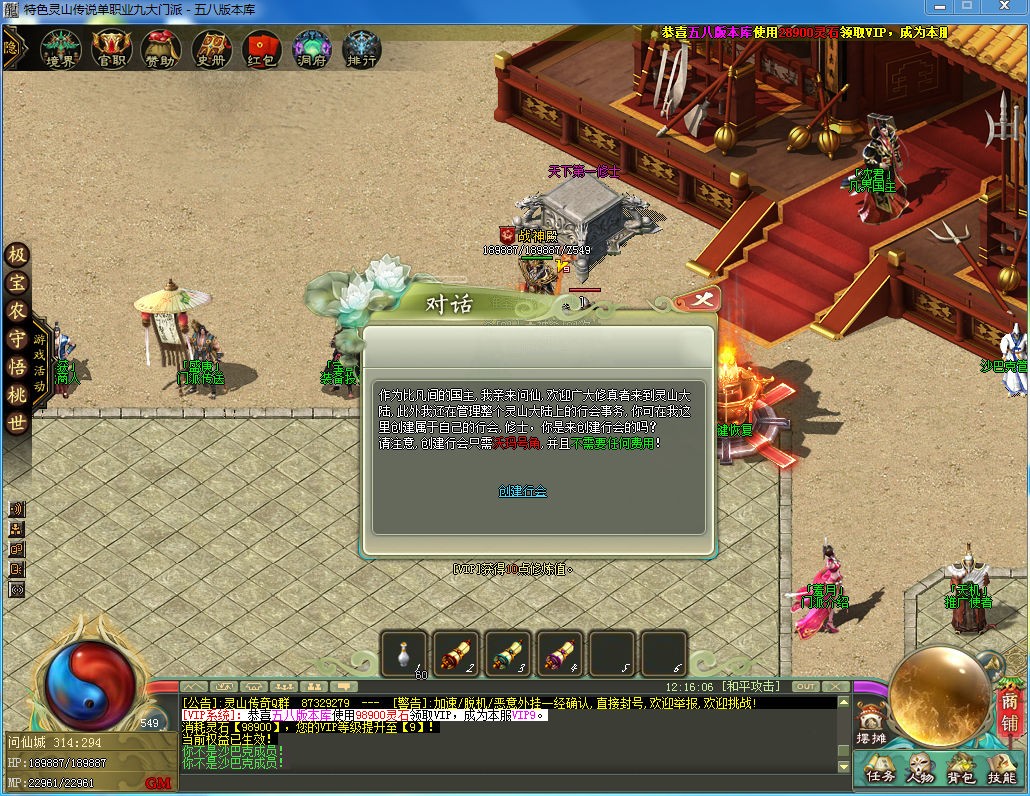Viewport: 1030px width, 796px height.
Task: Open the 史册 chronicle book
Action: point(211,47)
